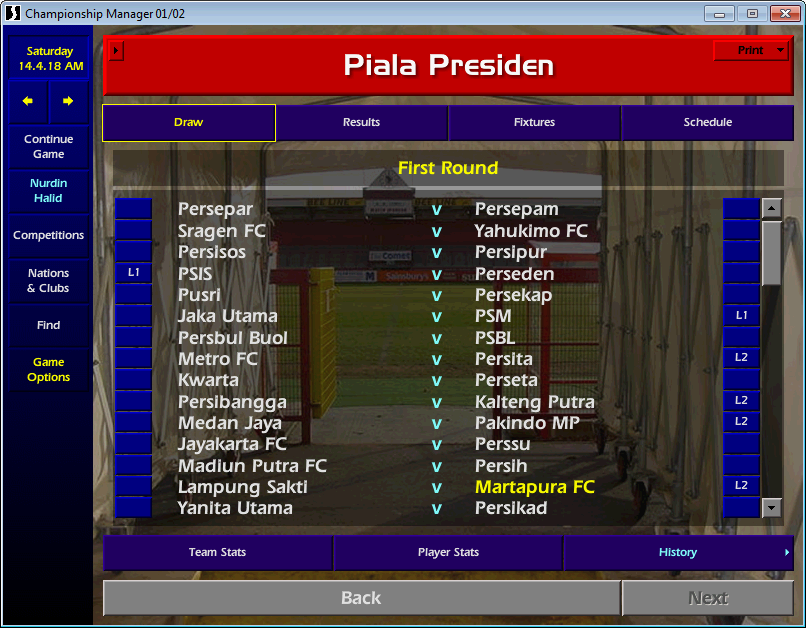Open Game Options
This screenshot has width=806, height=628.
pyautogui.click(x=49, y=370)
